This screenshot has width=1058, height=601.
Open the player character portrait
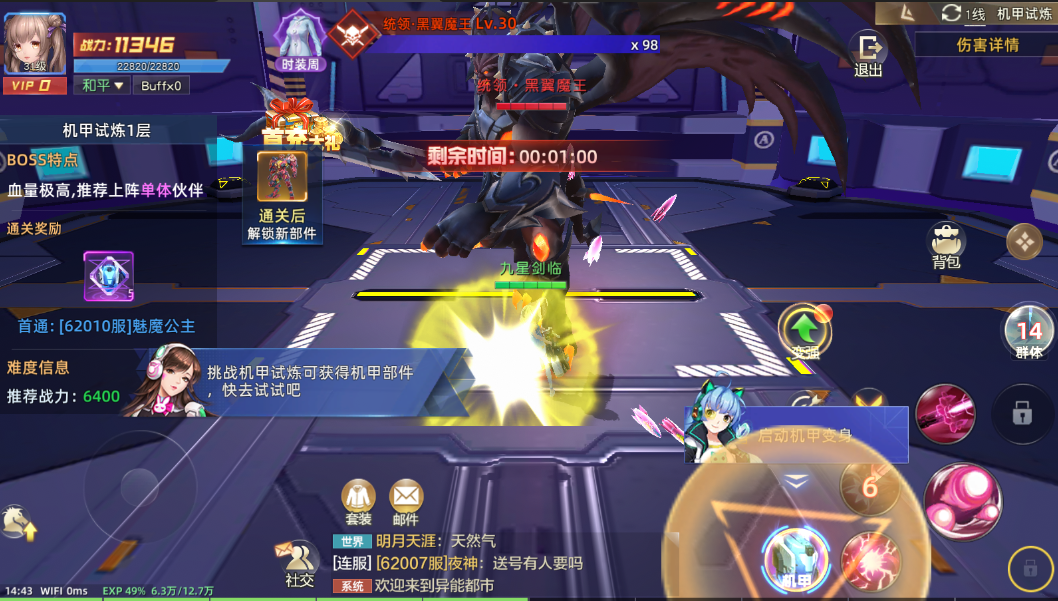click(x=34, y=42)
